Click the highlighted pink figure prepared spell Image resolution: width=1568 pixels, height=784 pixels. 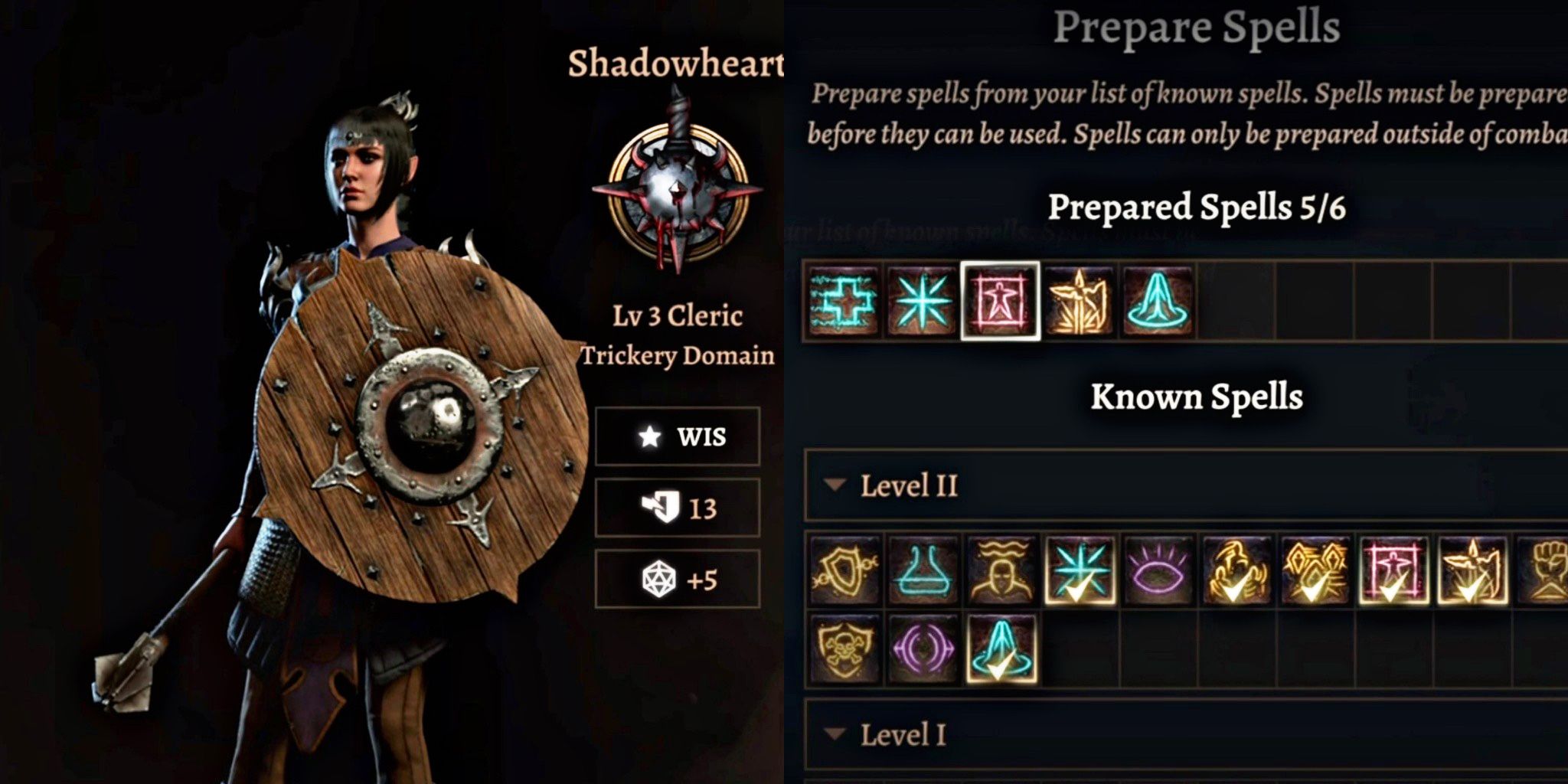click(x=1000, y=300)
